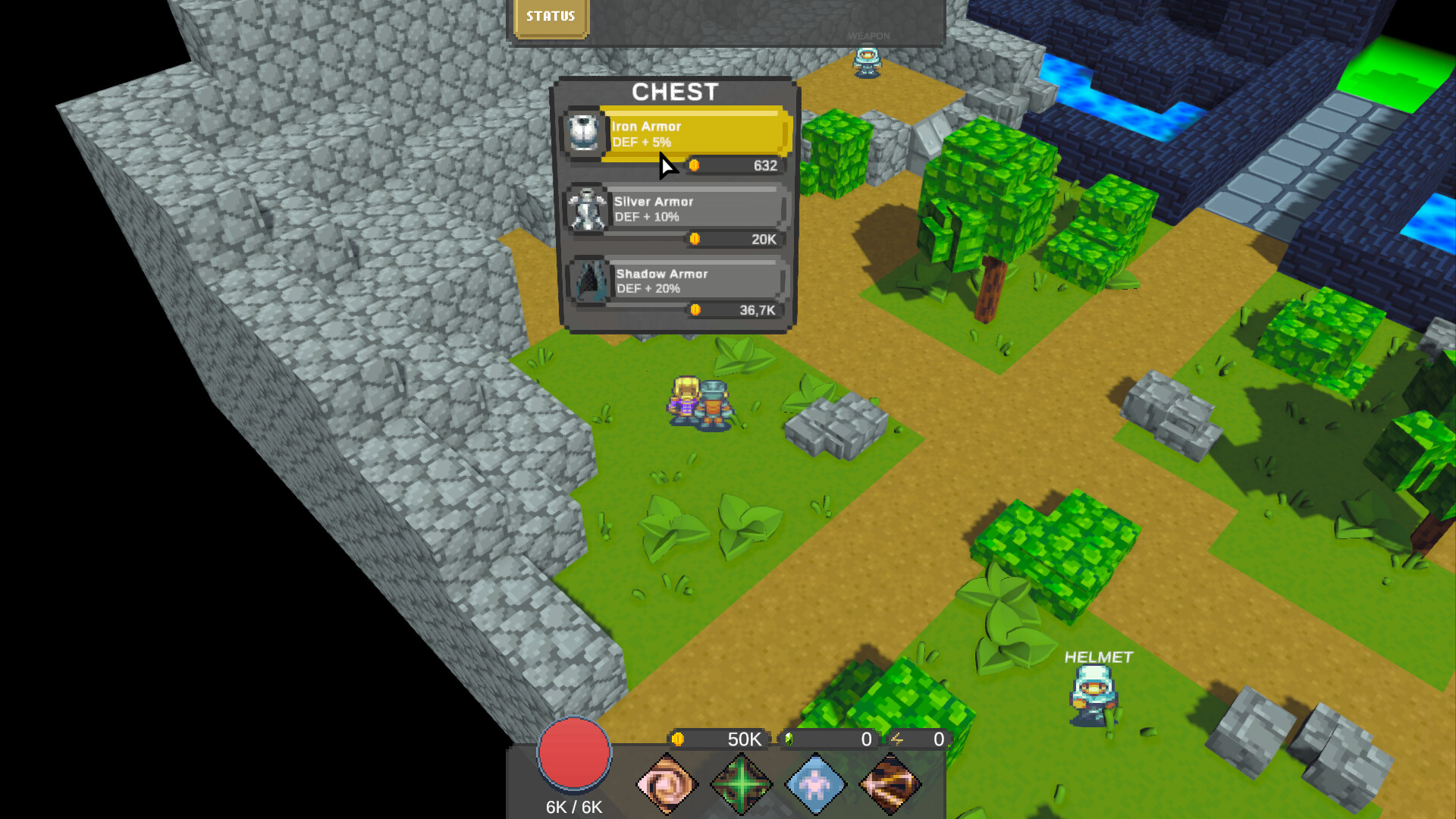Screen dimensions: 1456x819
Task: Open the STATUS tab
Action: pos(551,15)
